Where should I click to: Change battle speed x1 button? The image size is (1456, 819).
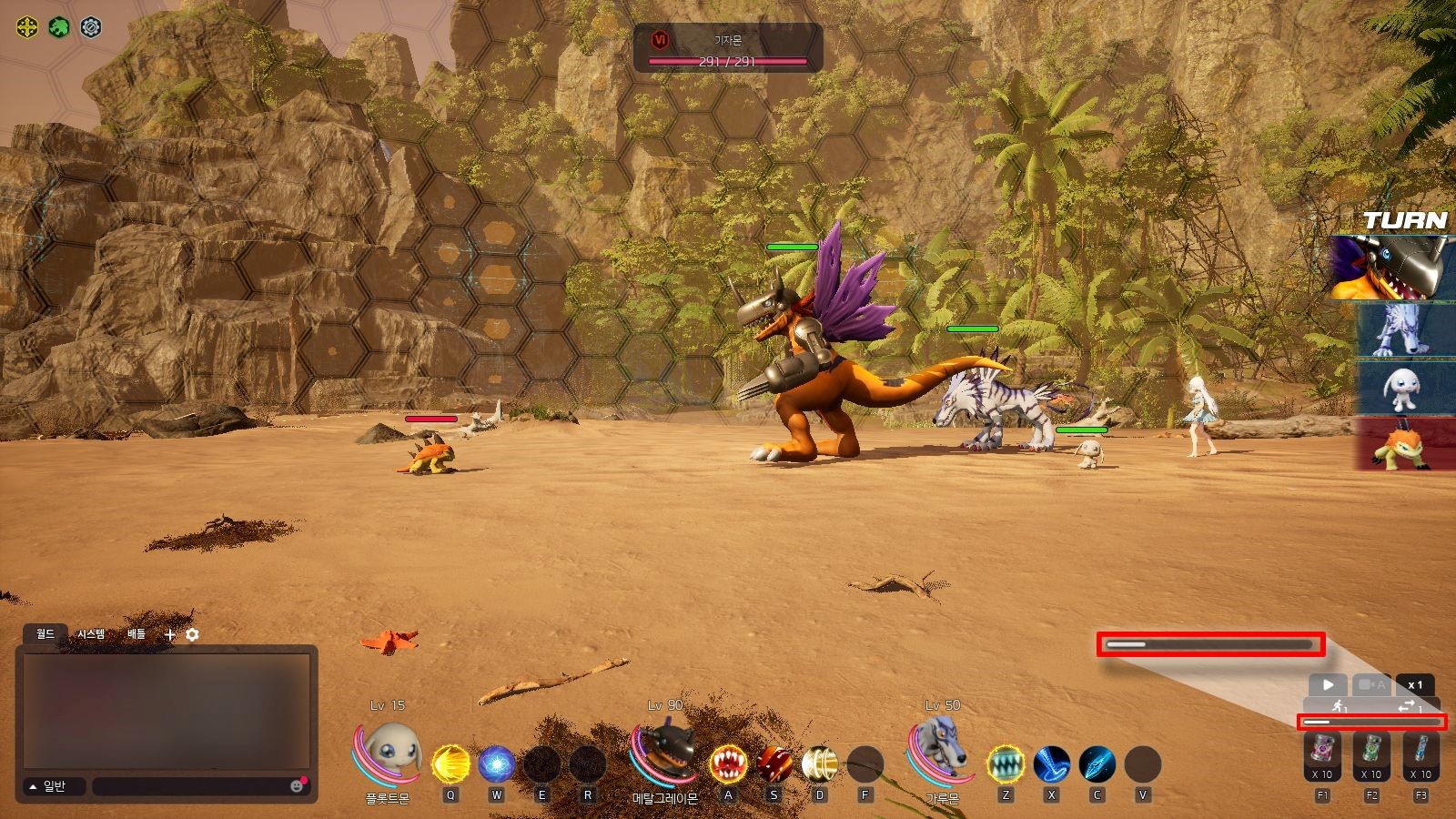(x=1415, y=685)
